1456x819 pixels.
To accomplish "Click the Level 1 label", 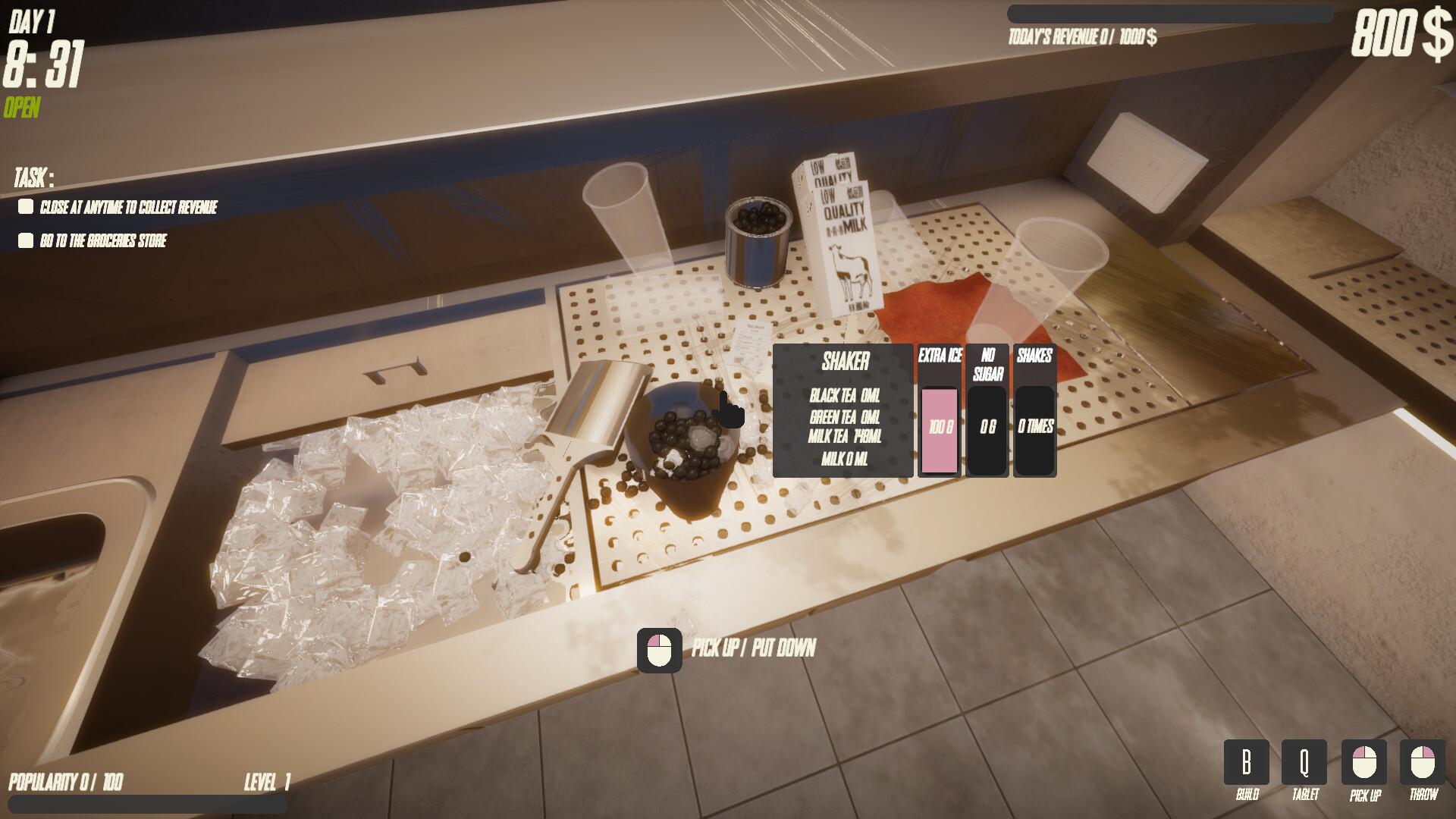I will coord(265,780).
